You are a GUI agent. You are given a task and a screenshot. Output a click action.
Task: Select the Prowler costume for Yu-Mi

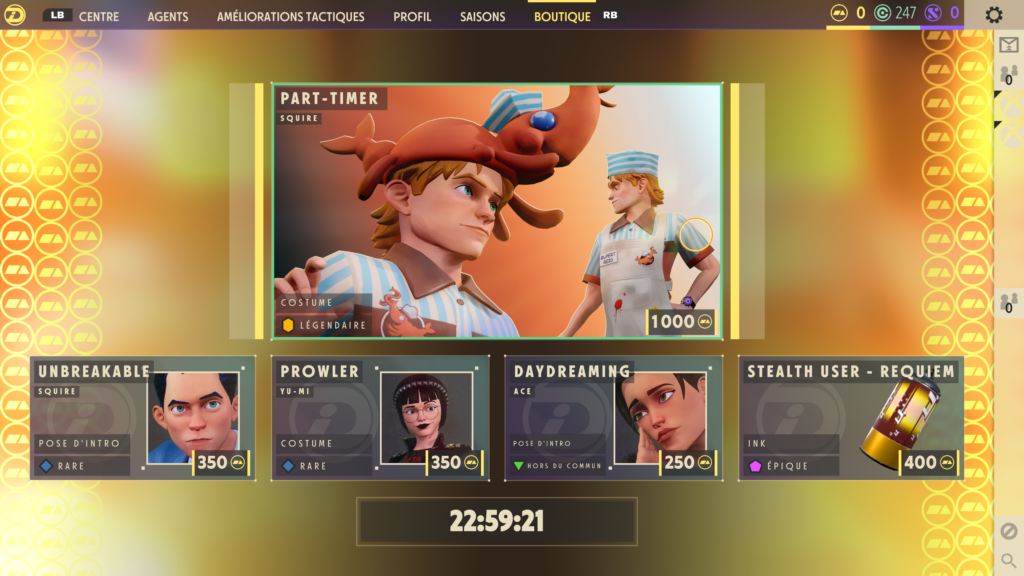click(380, 417)
